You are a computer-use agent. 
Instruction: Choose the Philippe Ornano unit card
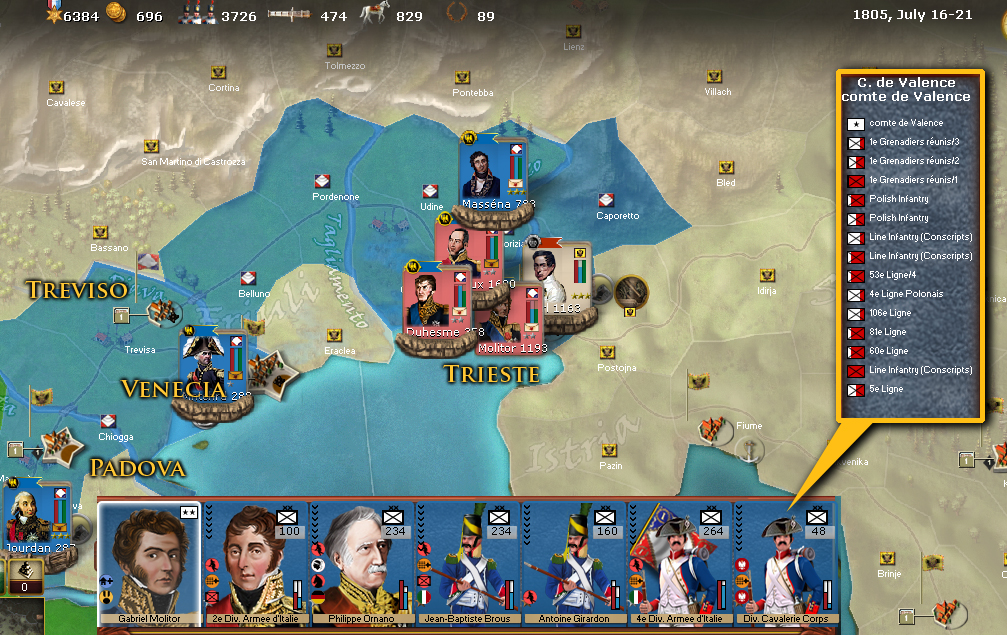click(x=361, y=560)
